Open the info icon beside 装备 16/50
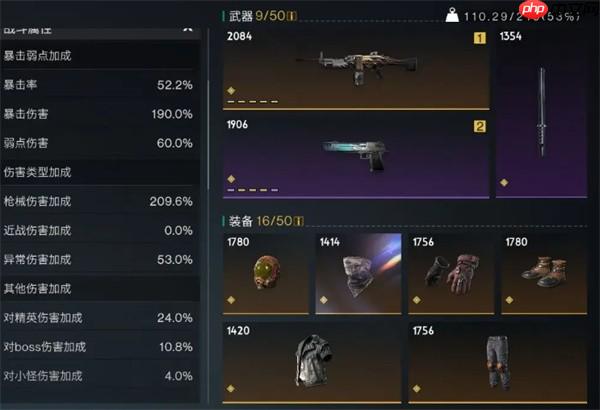 tap(298, 220)
